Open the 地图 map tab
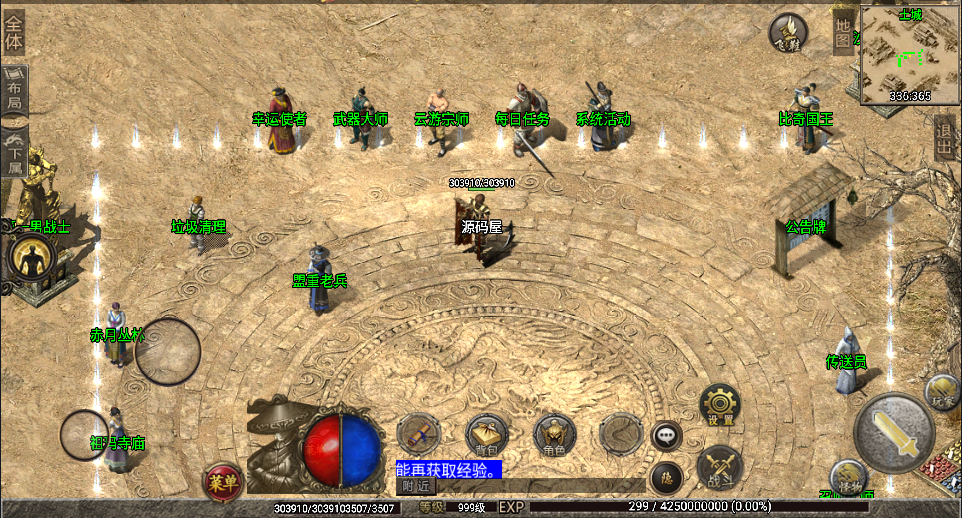This screenshot has height=518, width=962. 844,32
